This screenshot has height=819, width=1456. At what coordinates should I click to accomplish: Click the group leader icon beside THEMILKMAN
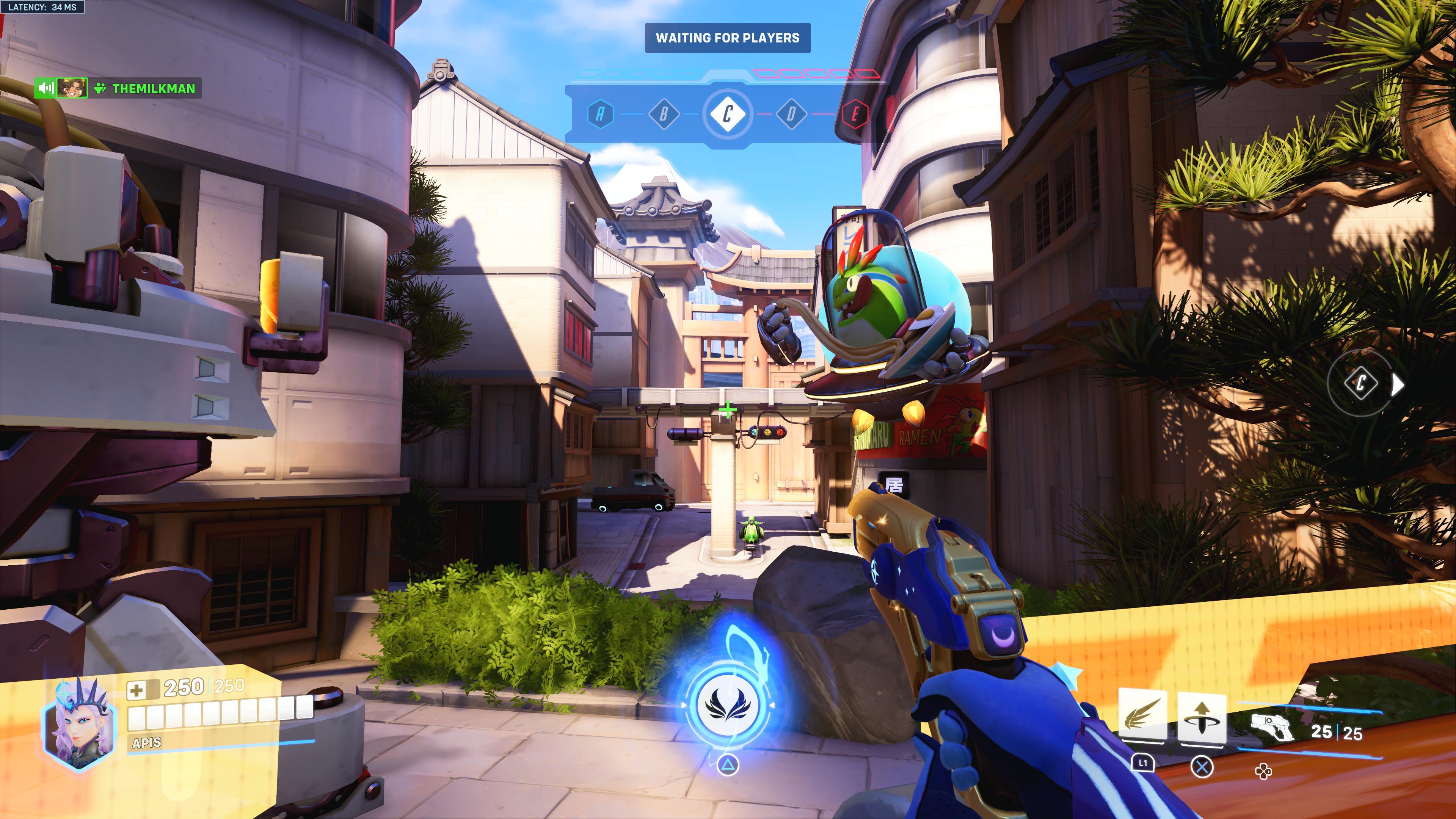pyautogui.click(x=100, y=88)
